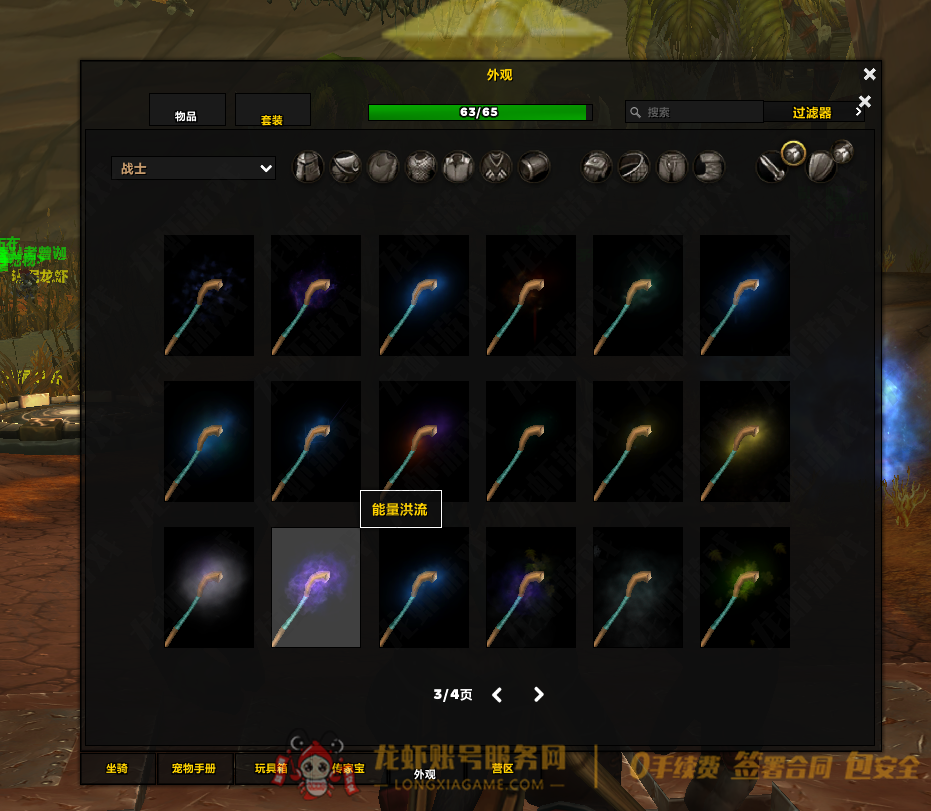Open the 坐骑 mounts tab
Screen dimensions: 931x811
coord(118,769)
